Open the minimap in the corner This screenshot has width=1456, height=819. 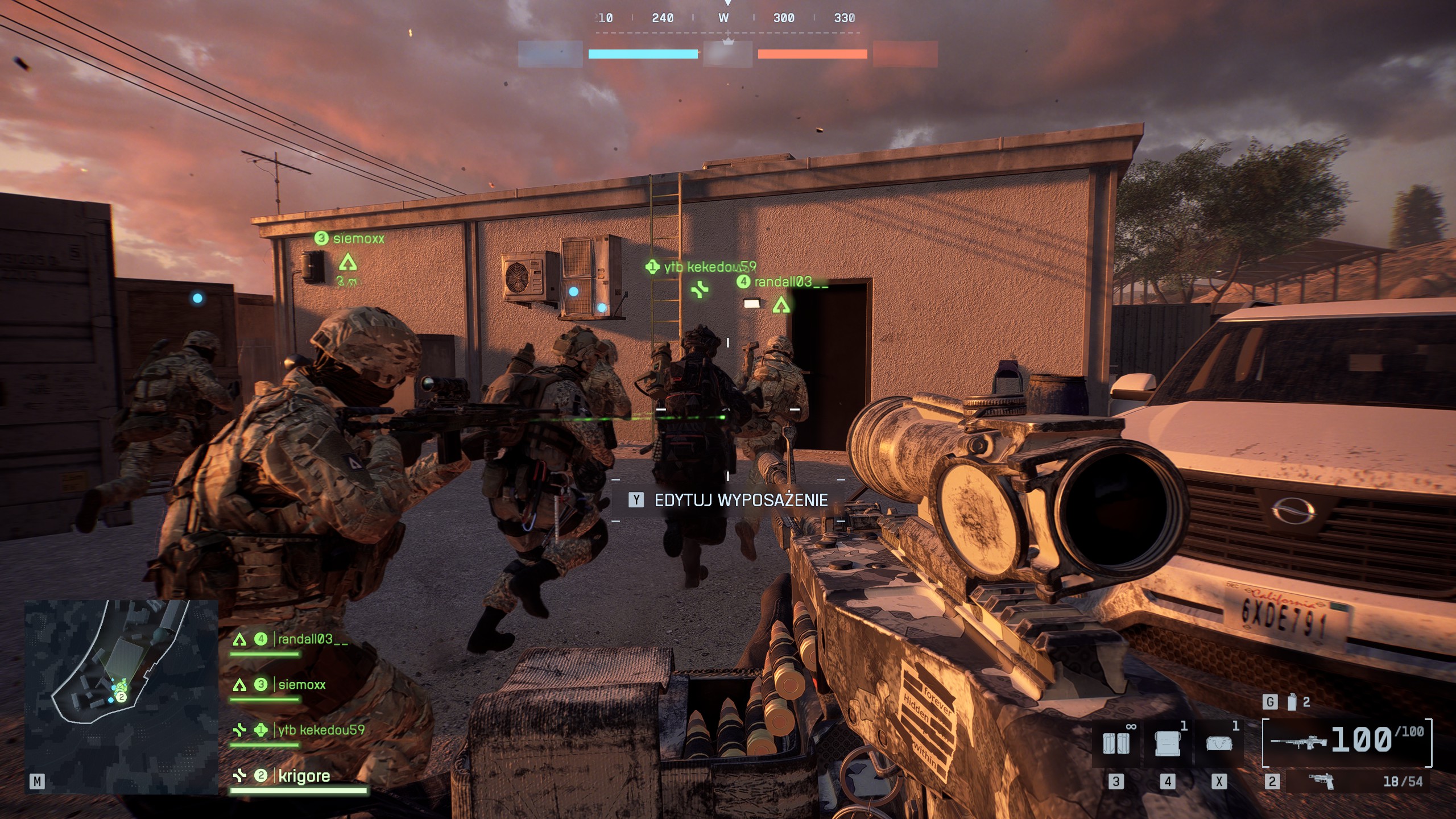pos(121,697)
